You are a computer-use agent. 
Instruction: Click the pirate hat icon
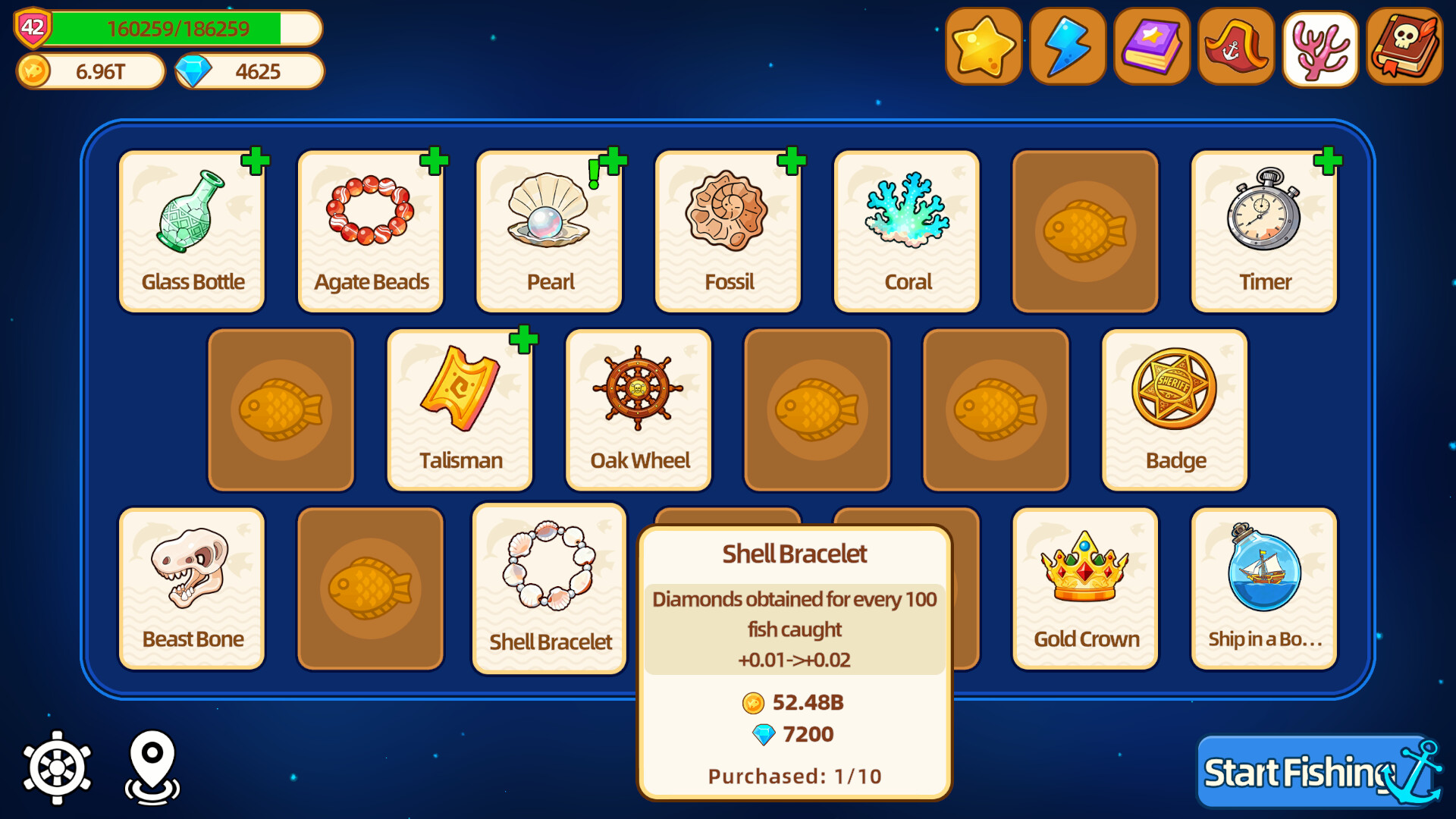click(1235, 47)
